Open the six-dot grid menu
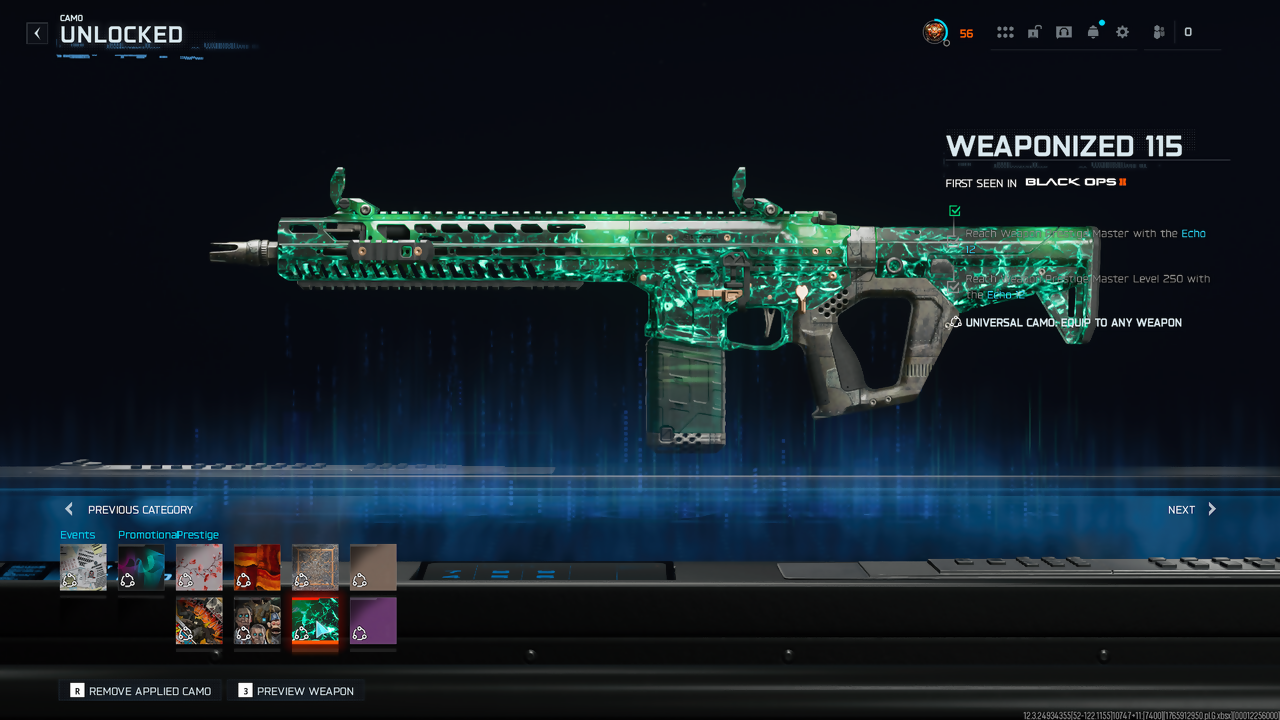 click(1005, 32)
